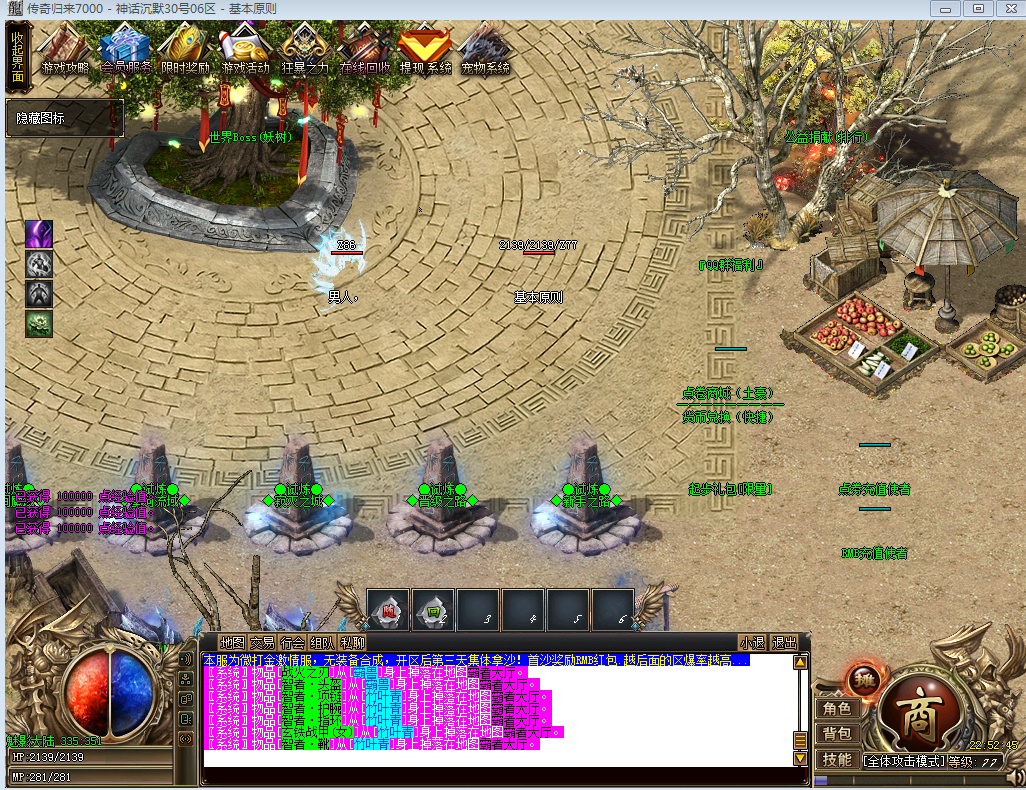Open the 提现系统 withdrawal menu
Viewport: 1026px width, 790px height.
coord(425,50)
